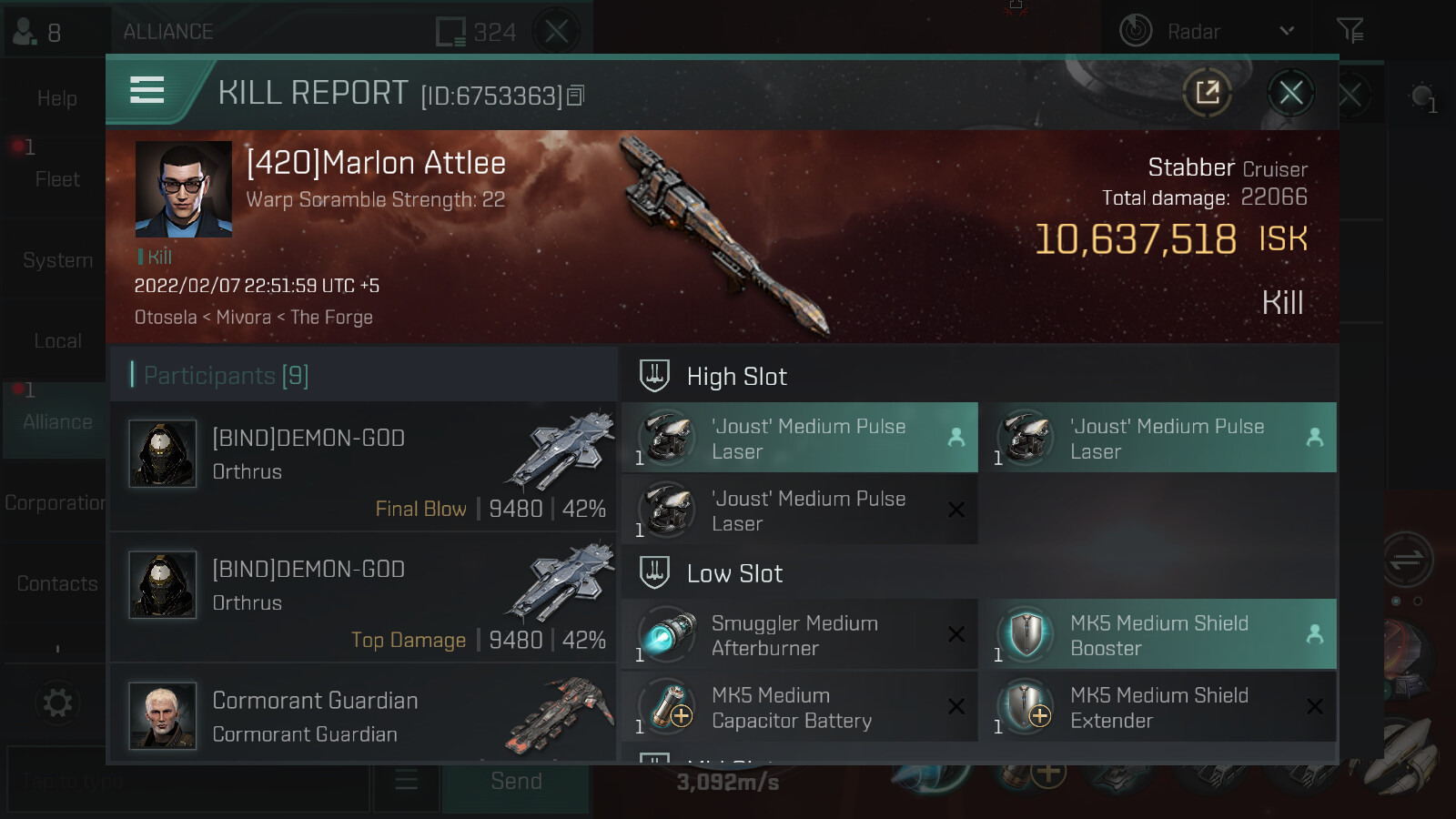Viewport: 1456px width, 819px height.
Task: Close the Alliance chat channel
Action: click(x=557, y=32)
